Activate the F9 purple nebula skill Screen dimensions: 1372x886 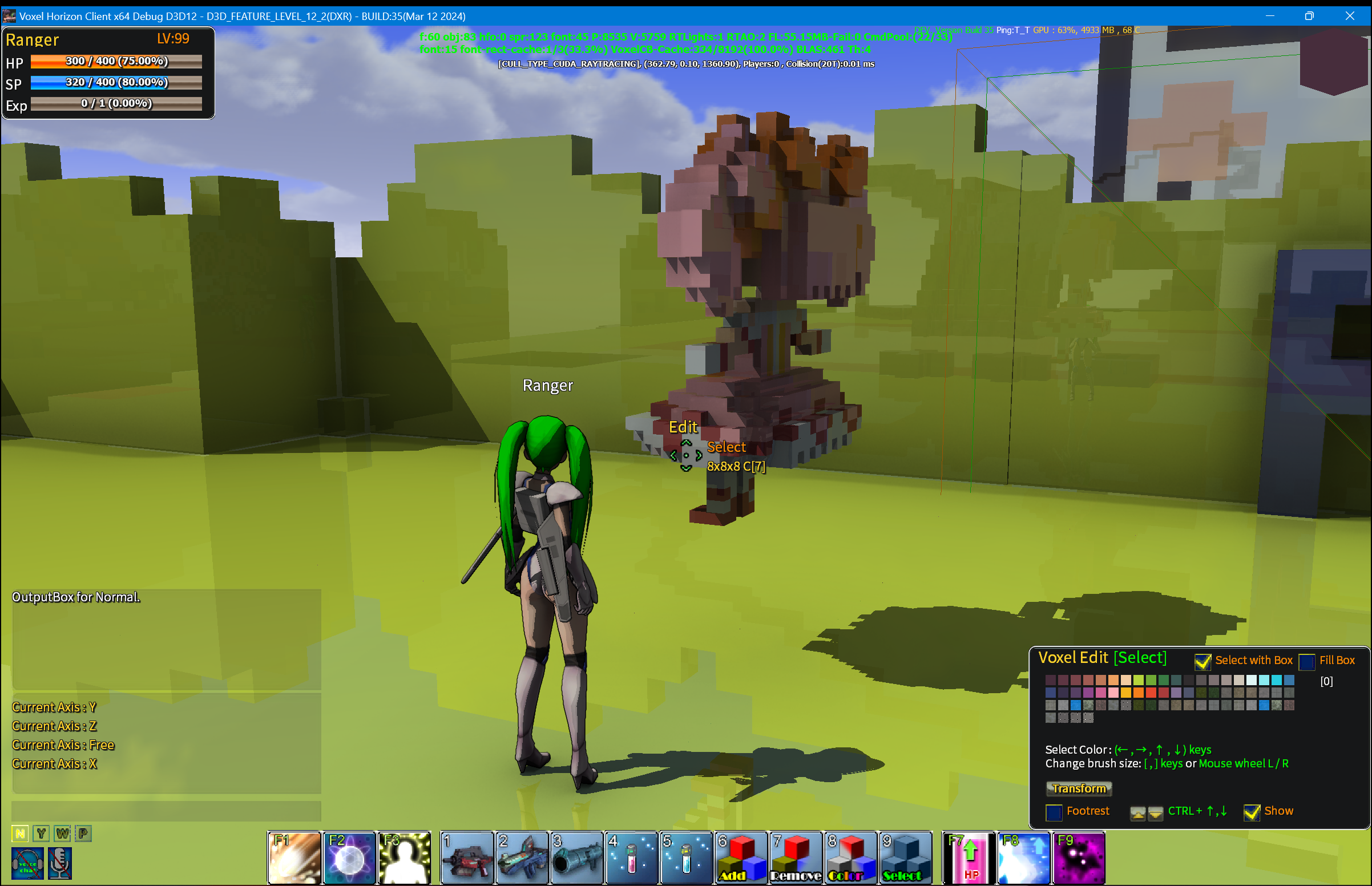click(1079, 859)
